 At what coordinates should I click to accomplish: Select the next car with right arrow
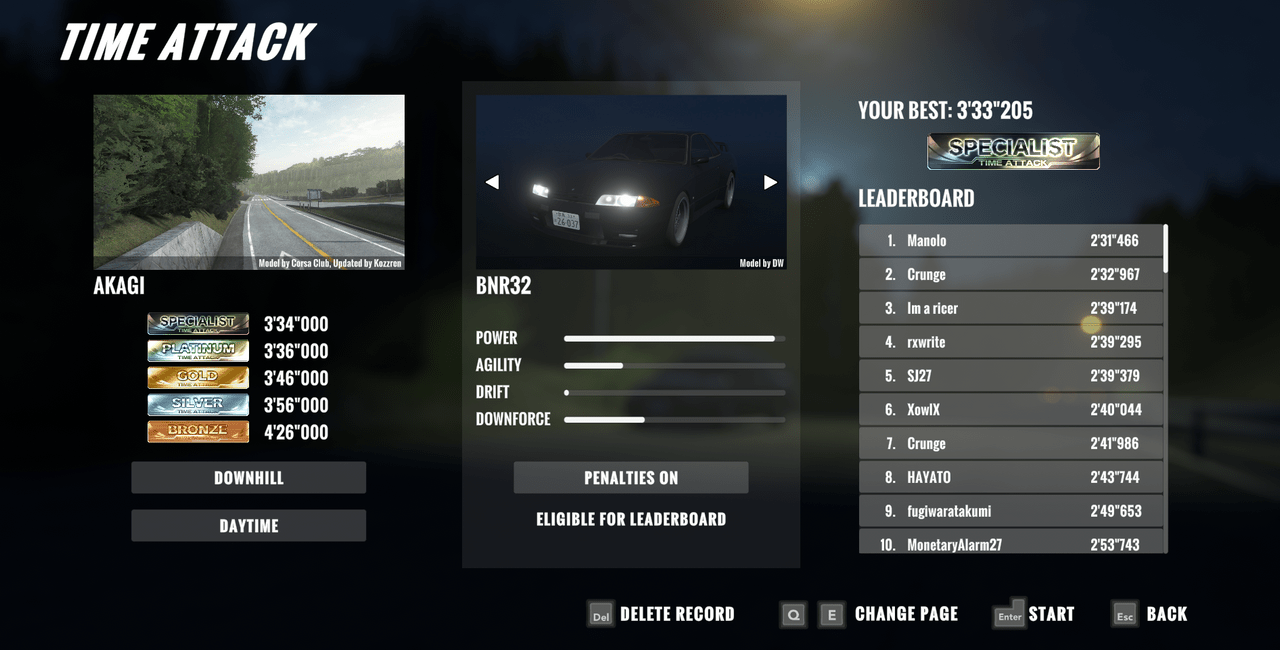tap(770, 182)
